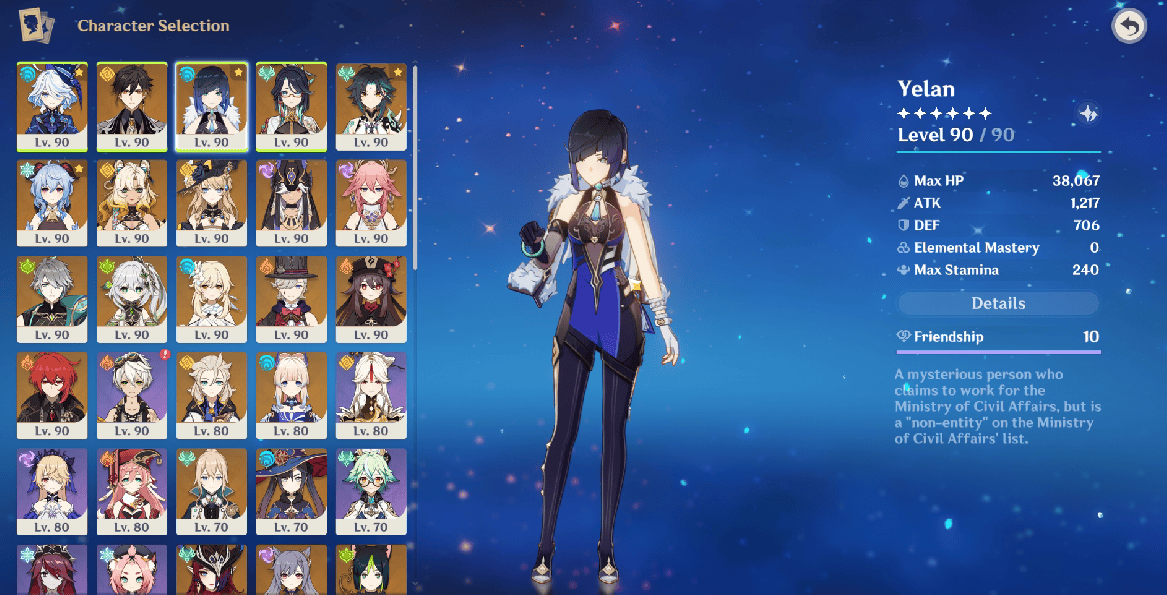Click the back arrow button

point(1129,27)
